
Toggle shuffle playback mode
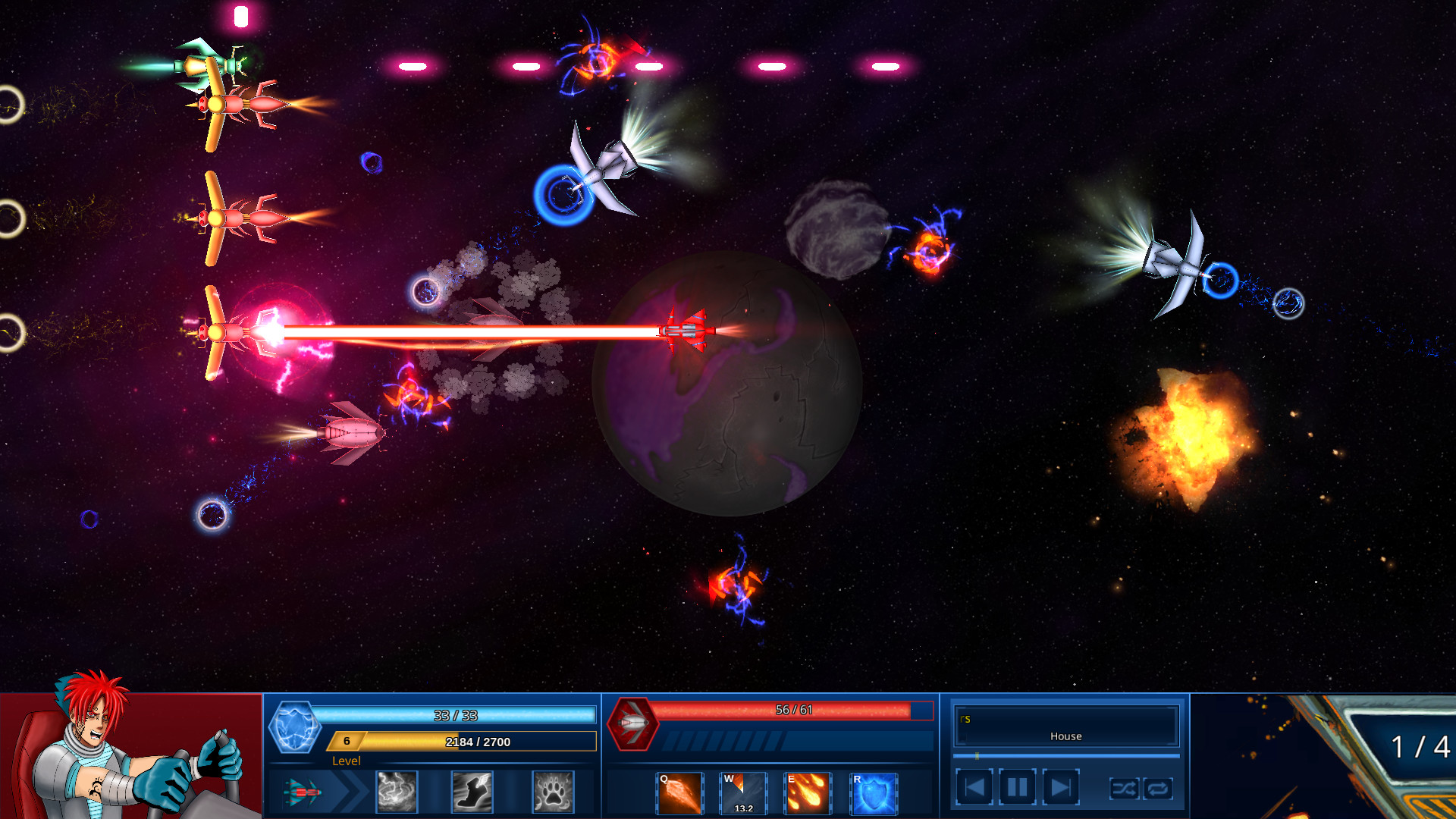click(x=1125, y=789)
